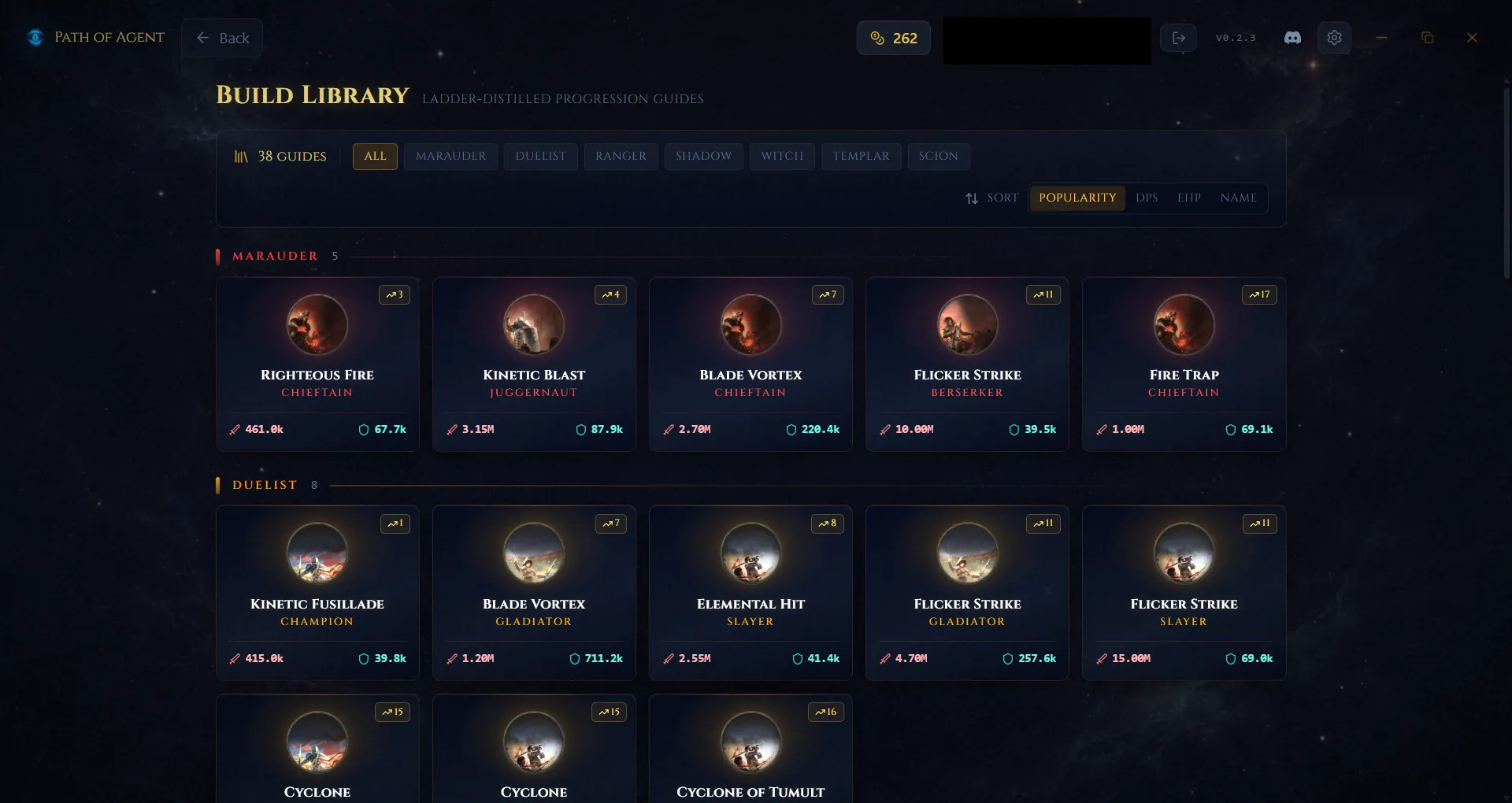Image resolution: width=1512 pixels, height=803 pixels.
Task: Open the Flicker Strike Berserker build guide
Action: [x=966, y=364]
